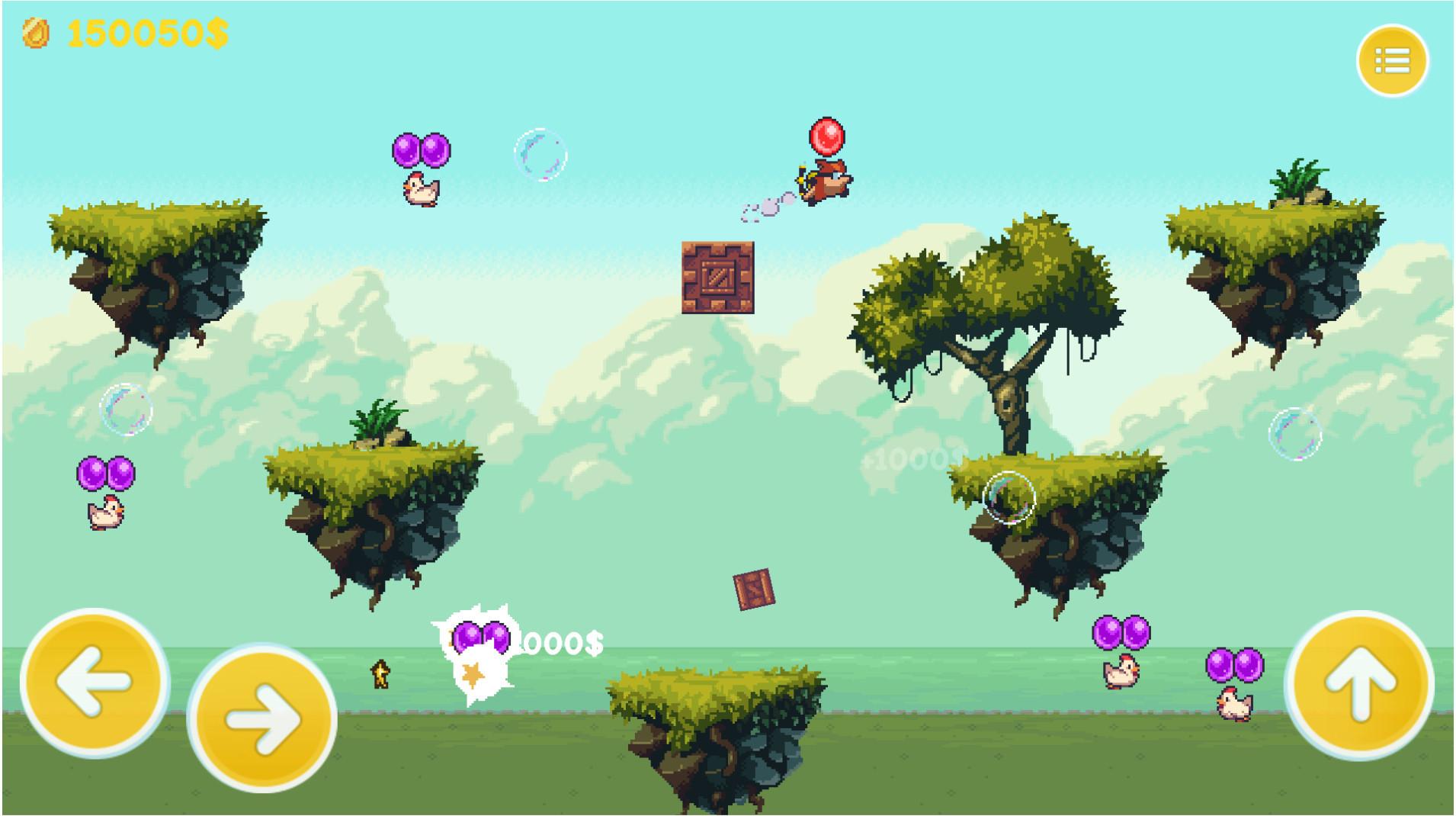This screenshot has height=816, width=1456.
Task: Click the golden key near the bottom
Action: point(379,675)
